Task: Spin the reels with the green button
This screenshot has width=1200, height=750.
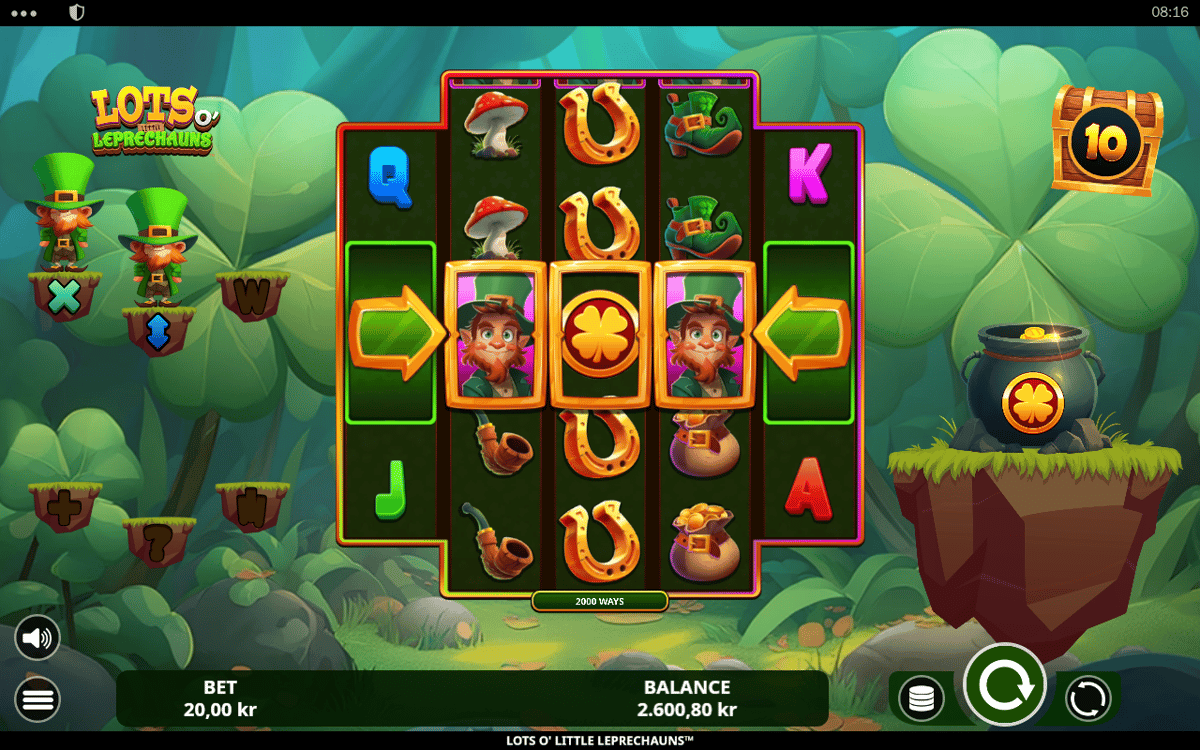Action: (1004, 685)
